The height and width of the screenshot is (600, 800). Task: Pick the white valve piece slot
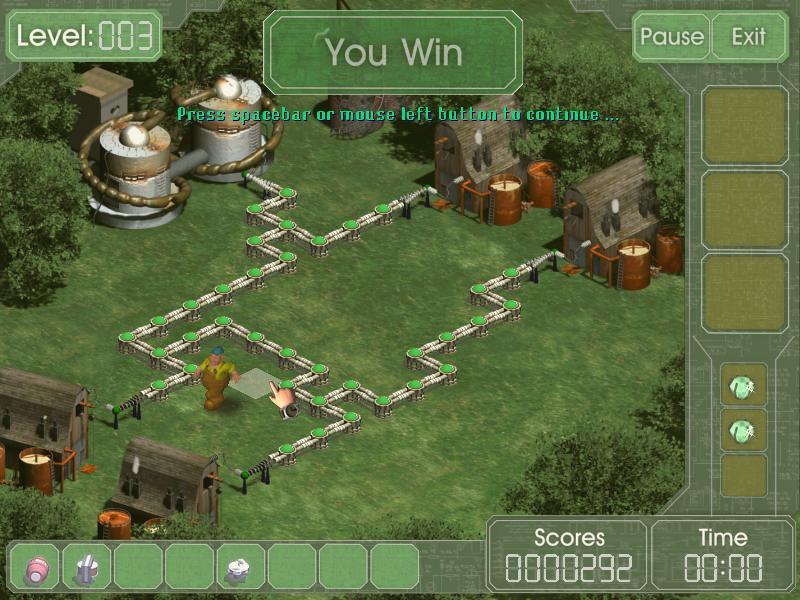(241, 567)
